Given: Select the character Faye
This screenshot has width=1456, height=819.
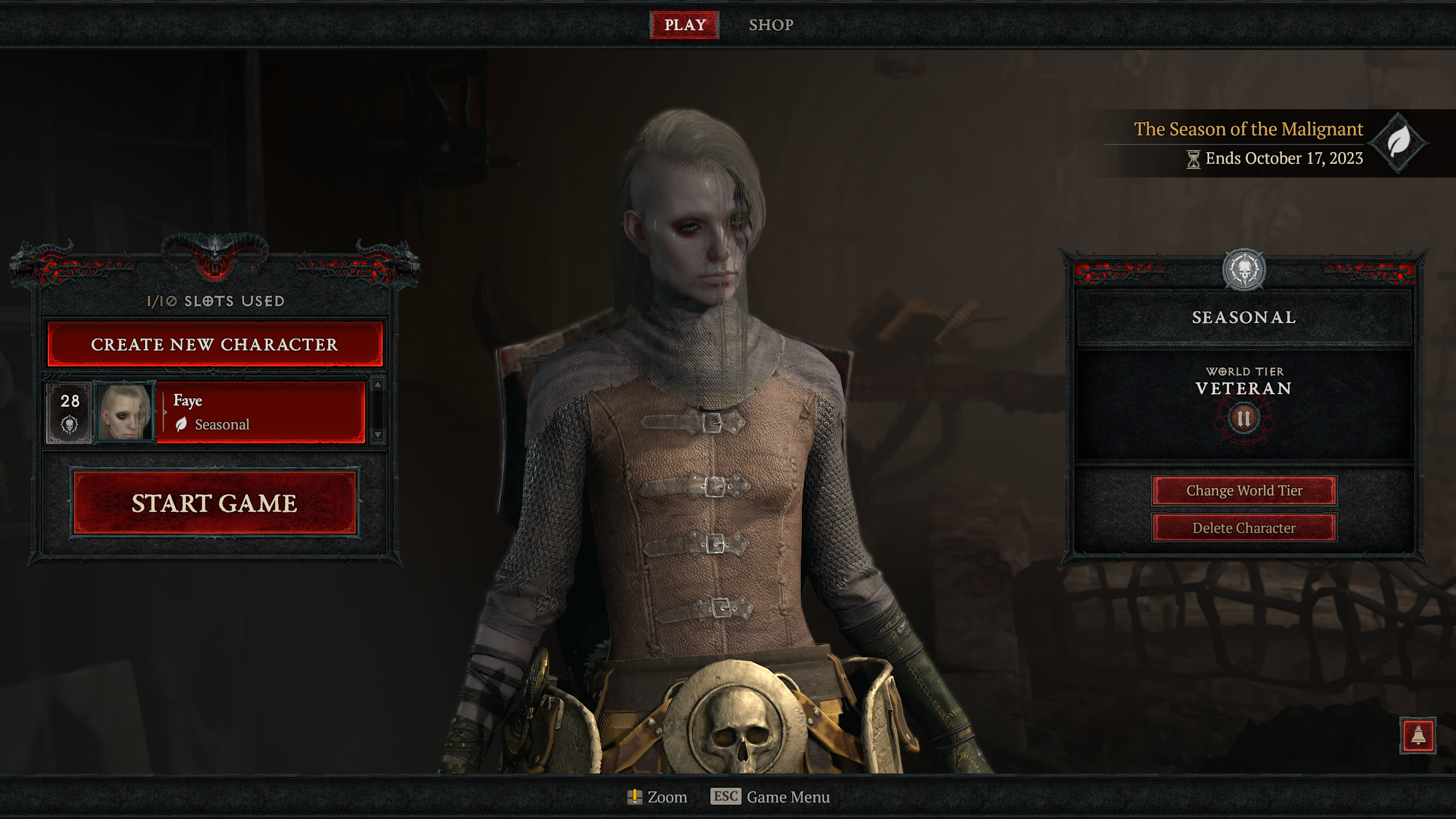Looking at the screenshot, I should coord(260,412).
